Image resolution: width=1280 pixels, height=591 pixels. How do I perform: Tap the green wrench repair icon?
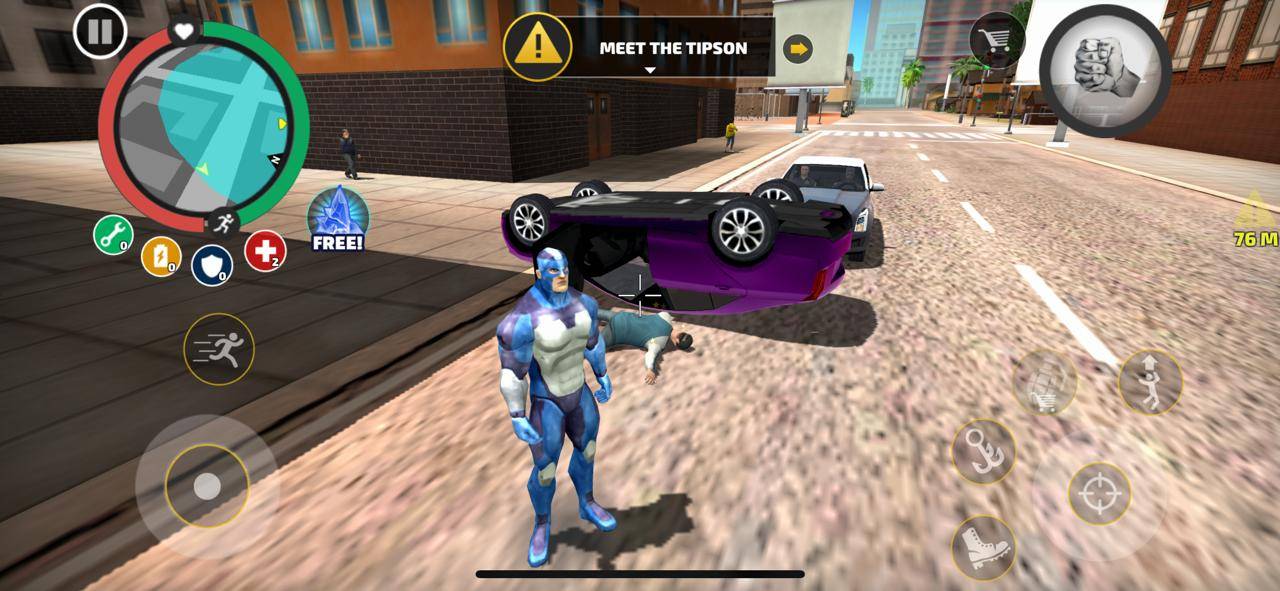(113, 236)
